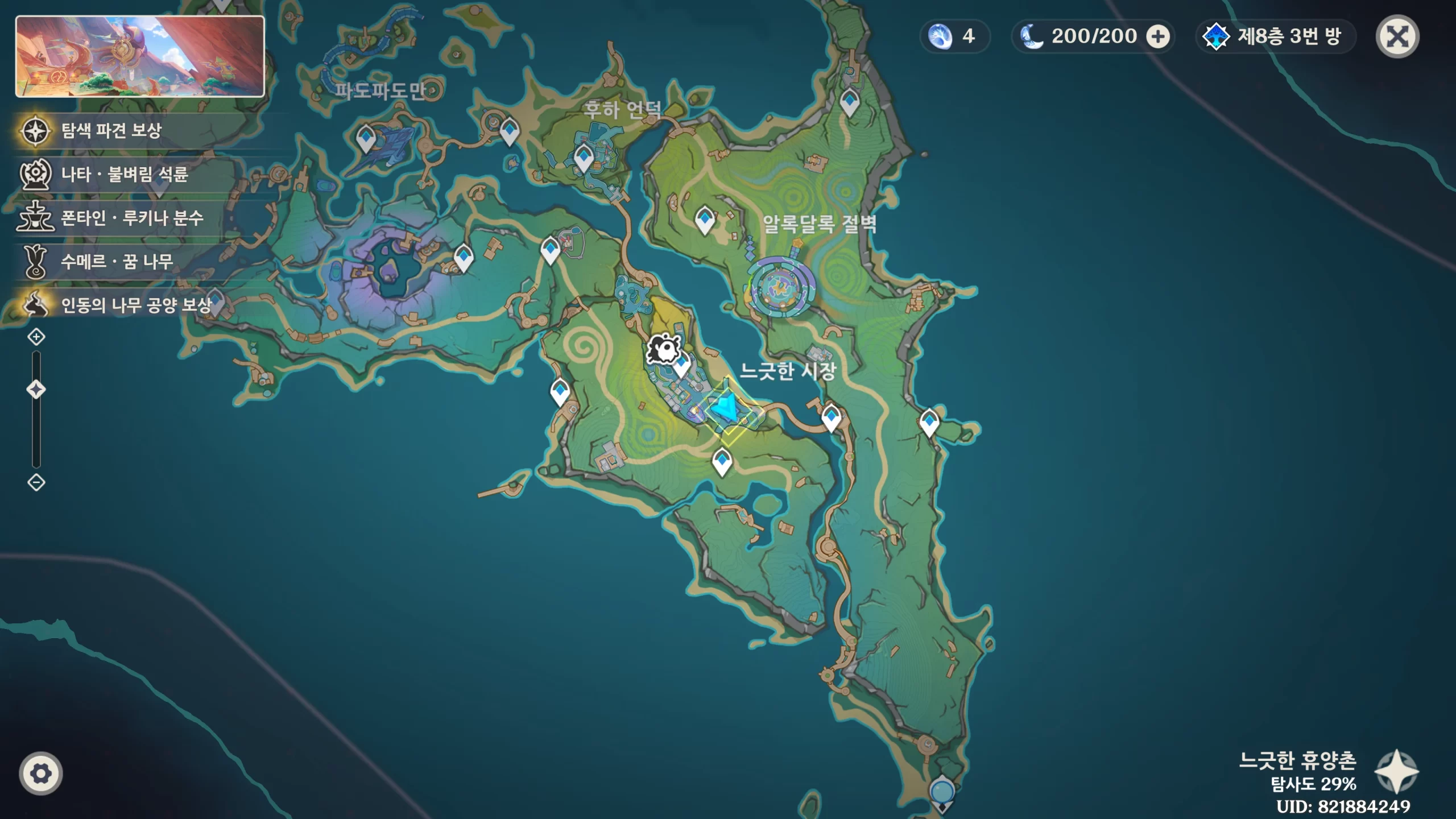
Task: Select the teleport waypoint near 후하 언덕
Action: pos(583,158)
